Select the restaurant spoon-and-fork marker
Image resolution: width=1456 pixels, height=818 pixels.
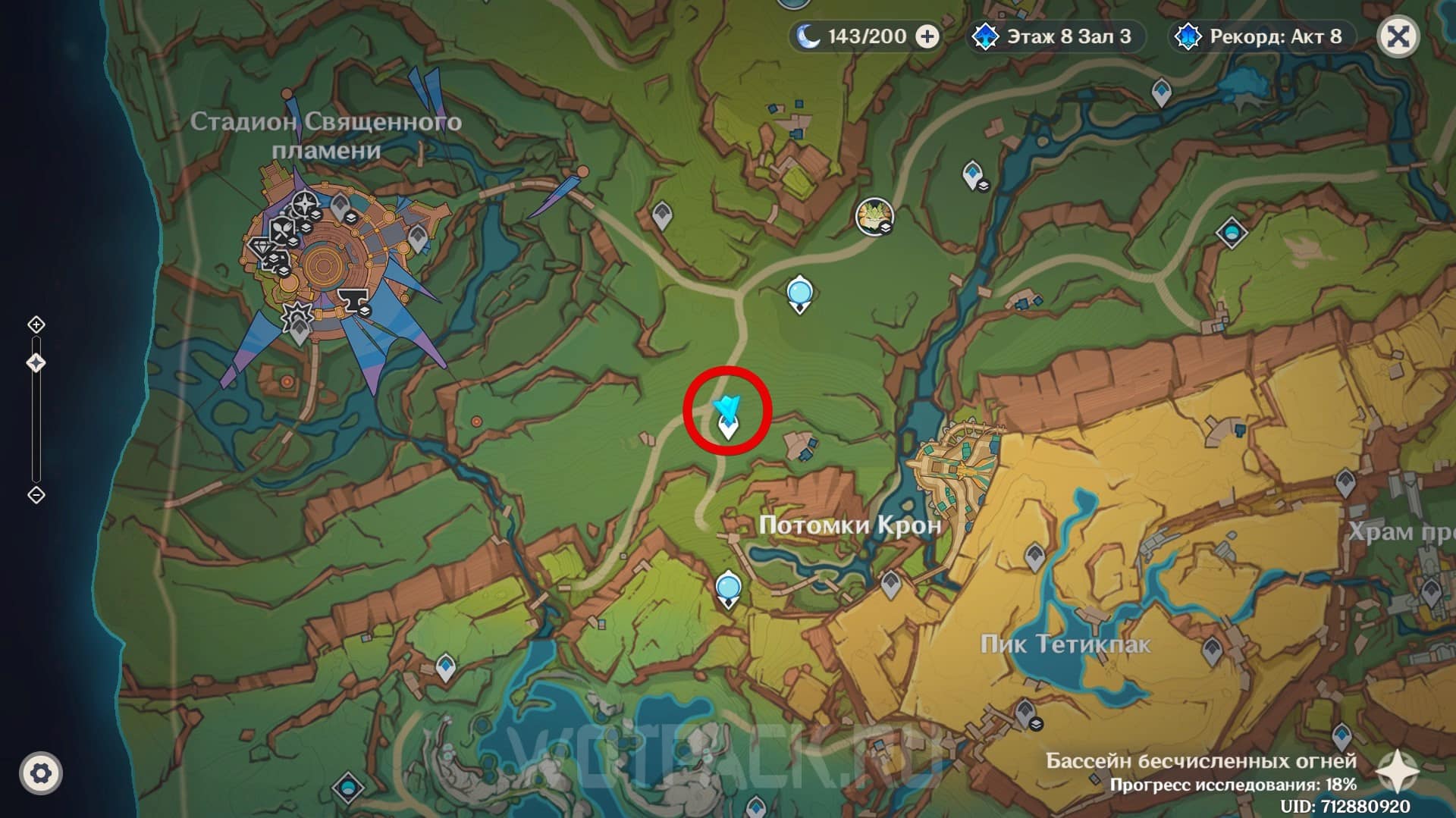(x=284, y=228)
